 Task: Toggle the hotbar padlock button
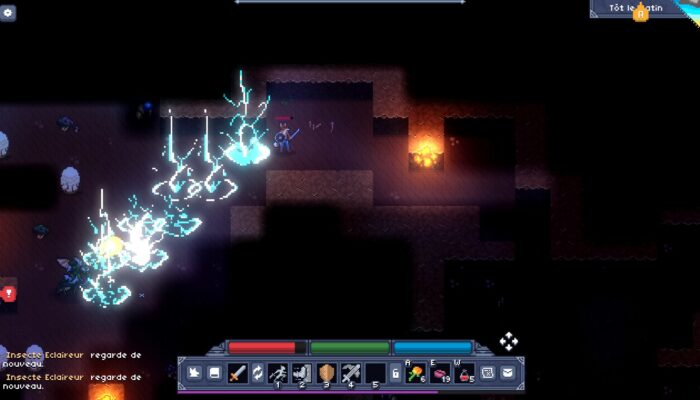coord(395,373)
